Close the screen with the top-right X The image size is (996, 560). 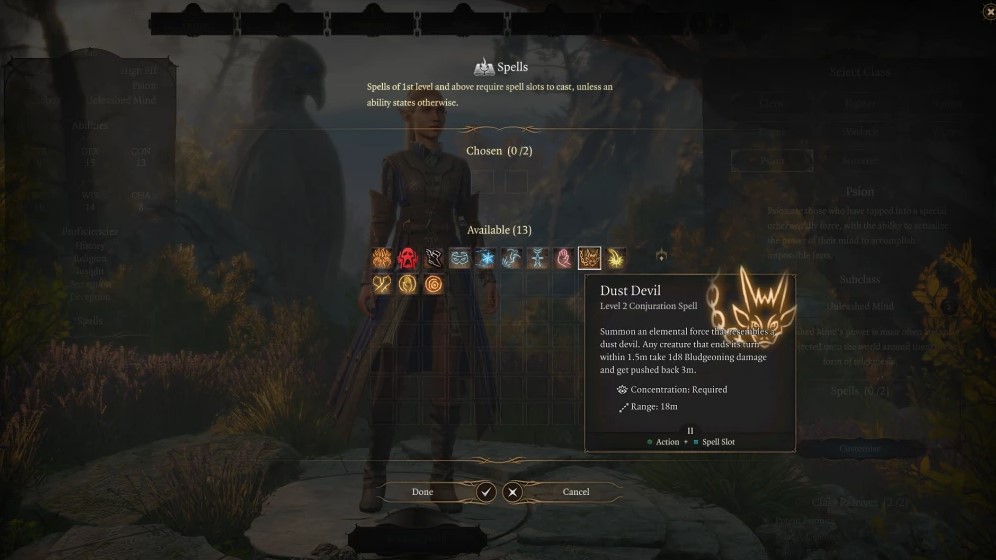(988, 11)
